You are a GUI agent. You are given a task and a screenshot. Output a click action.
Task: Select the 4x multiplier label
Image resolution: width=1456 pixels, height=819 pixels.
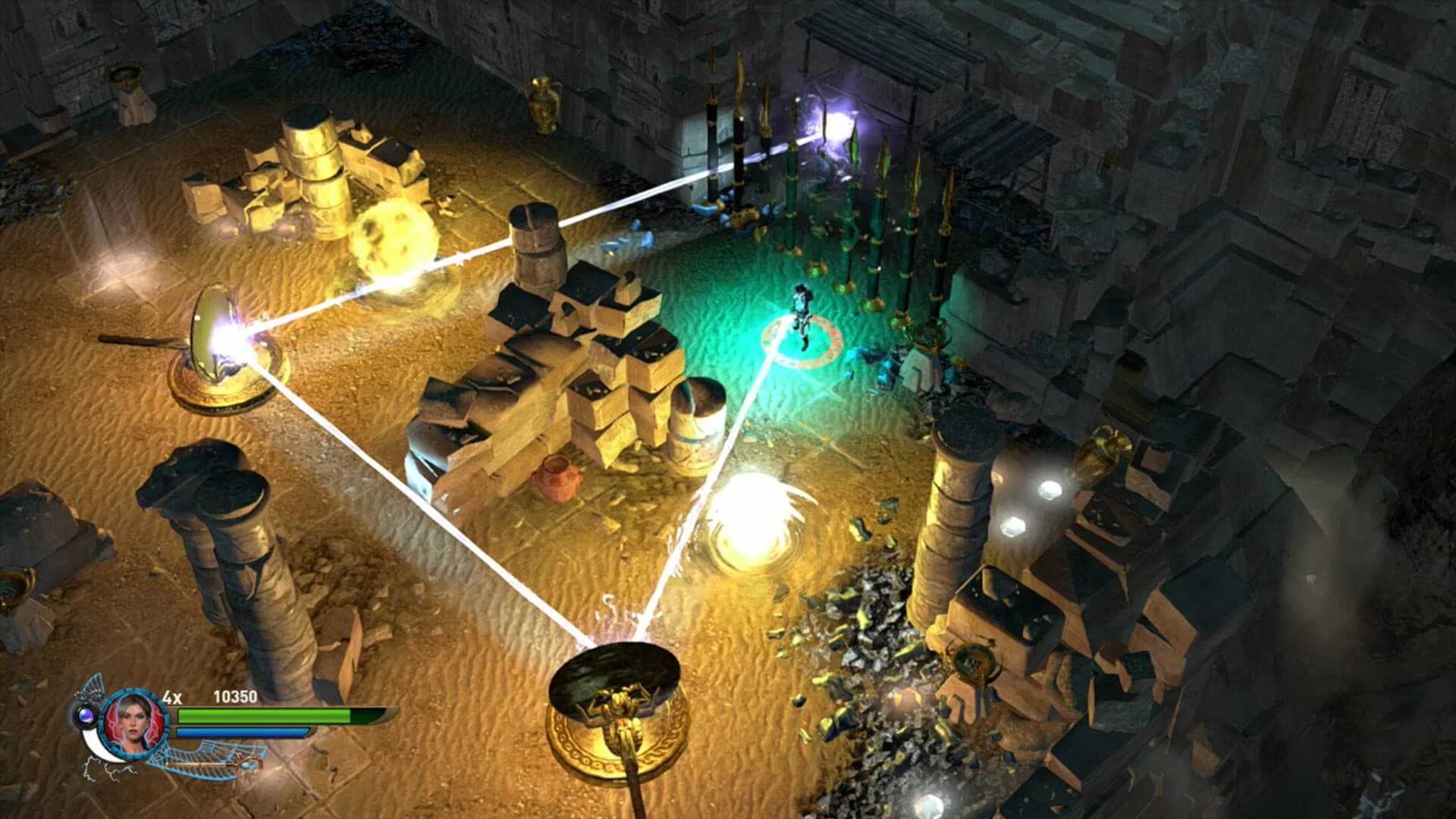(172, 697)
